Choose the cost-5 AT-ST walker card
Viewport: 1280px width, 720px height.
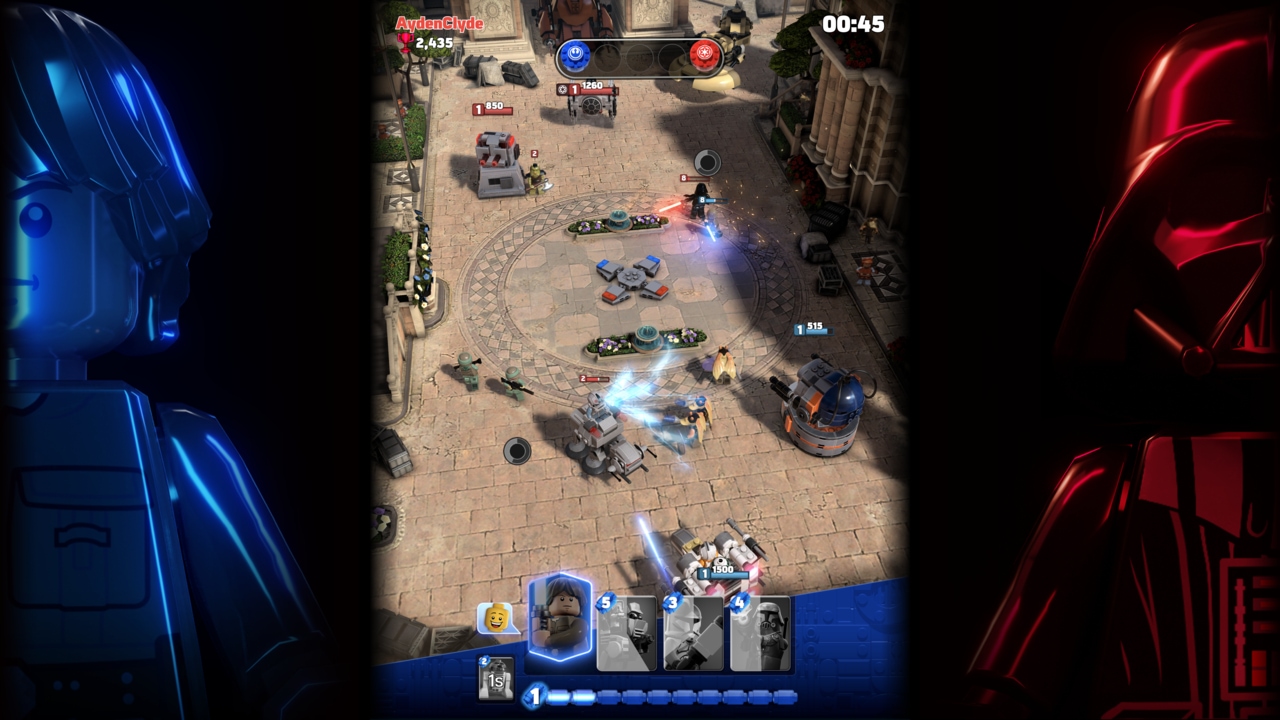coord(627,632)
